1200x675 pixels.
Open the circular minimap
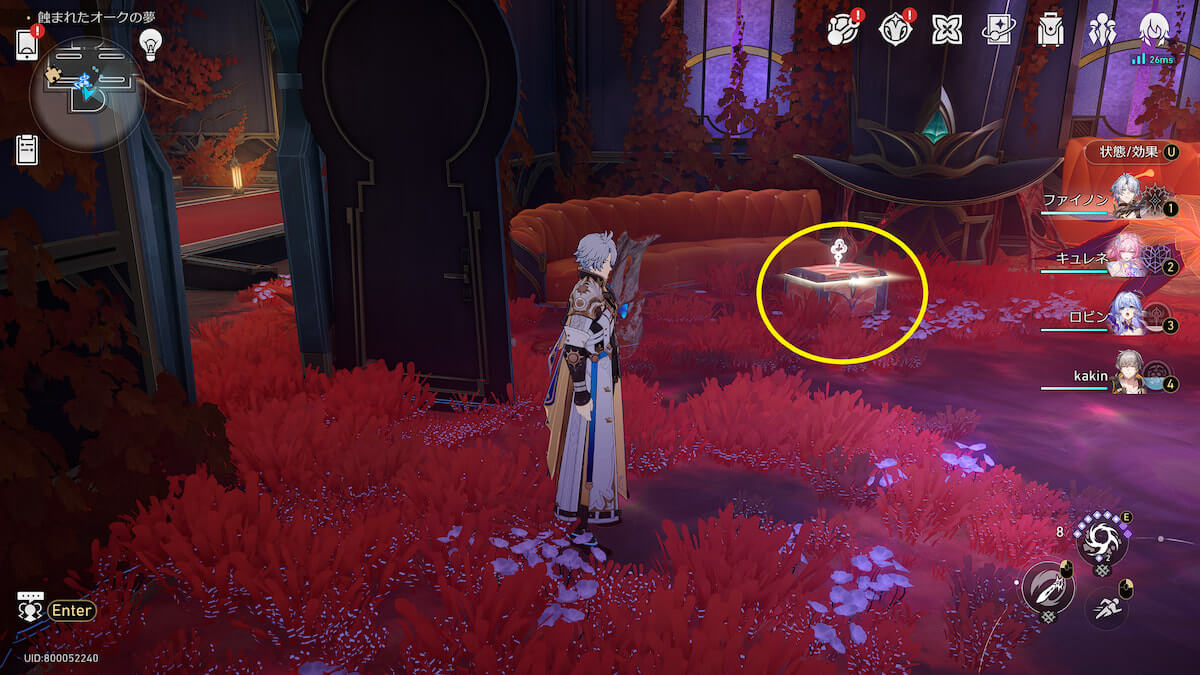[88, 94]
